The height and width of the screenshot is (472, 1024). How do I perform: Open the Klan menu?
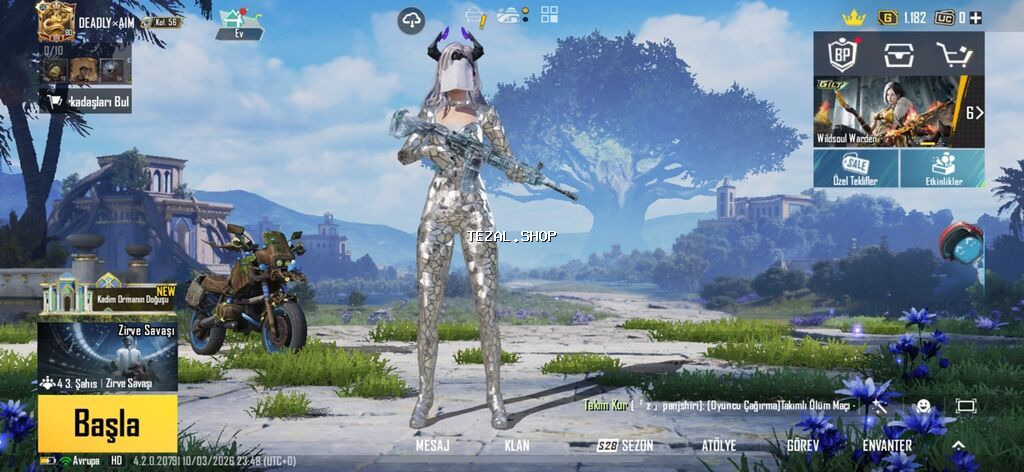[x=517, y=445]
